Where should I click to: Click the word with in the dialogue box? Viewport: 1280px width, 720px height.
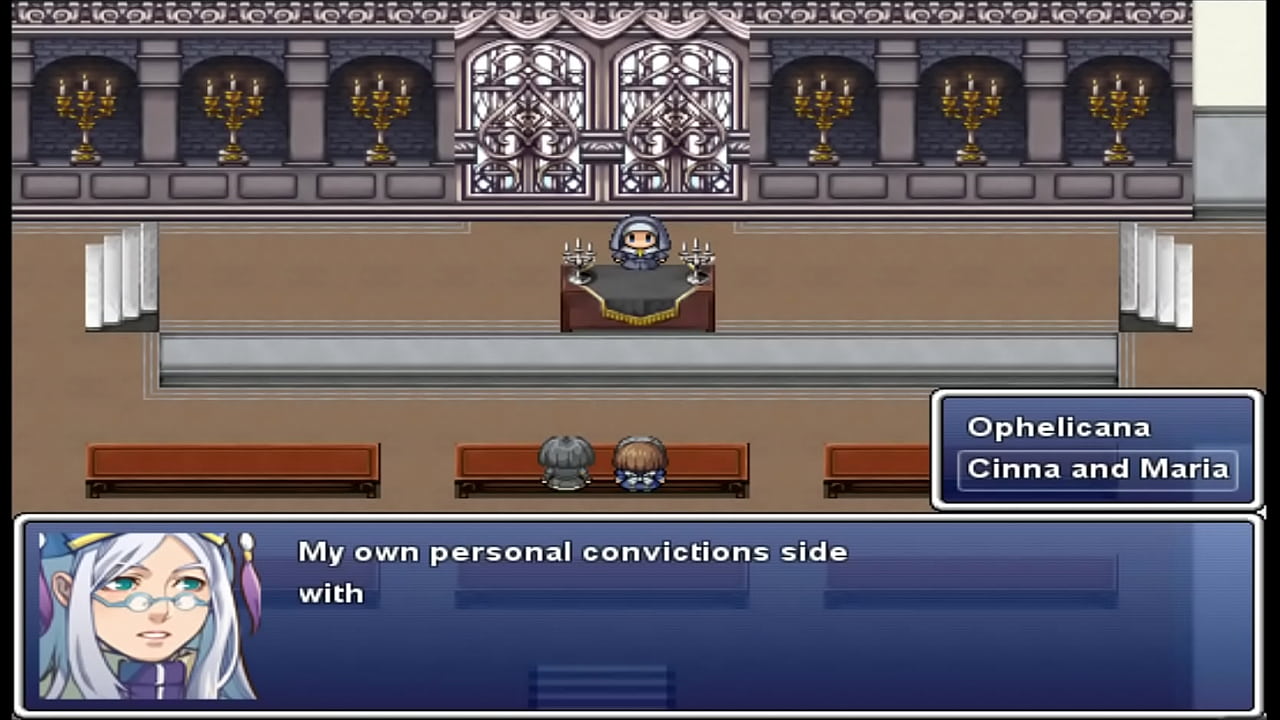331,593
